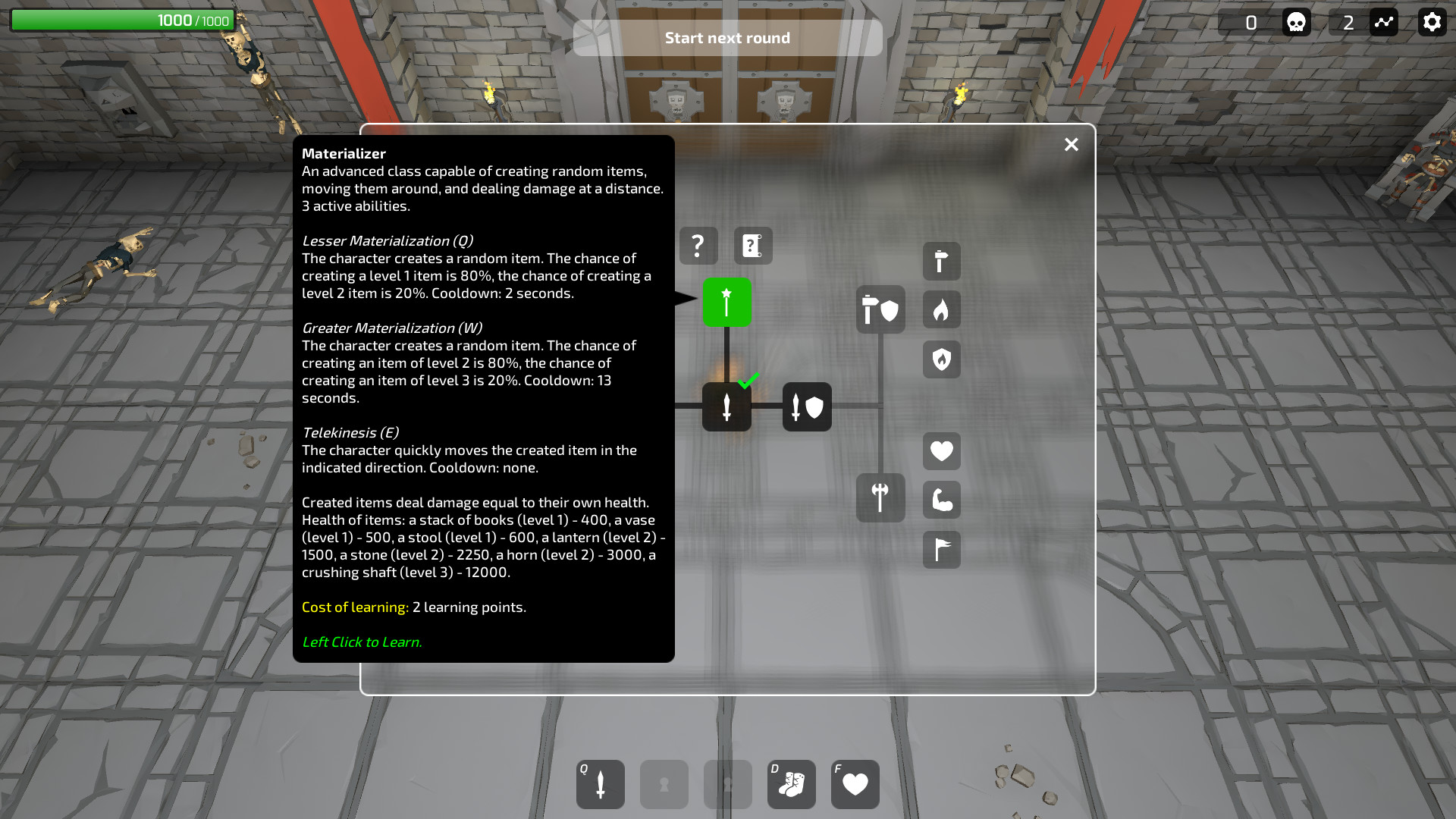Click the hammer skill node at top right

pyautogui.click(x=941, y=261)
